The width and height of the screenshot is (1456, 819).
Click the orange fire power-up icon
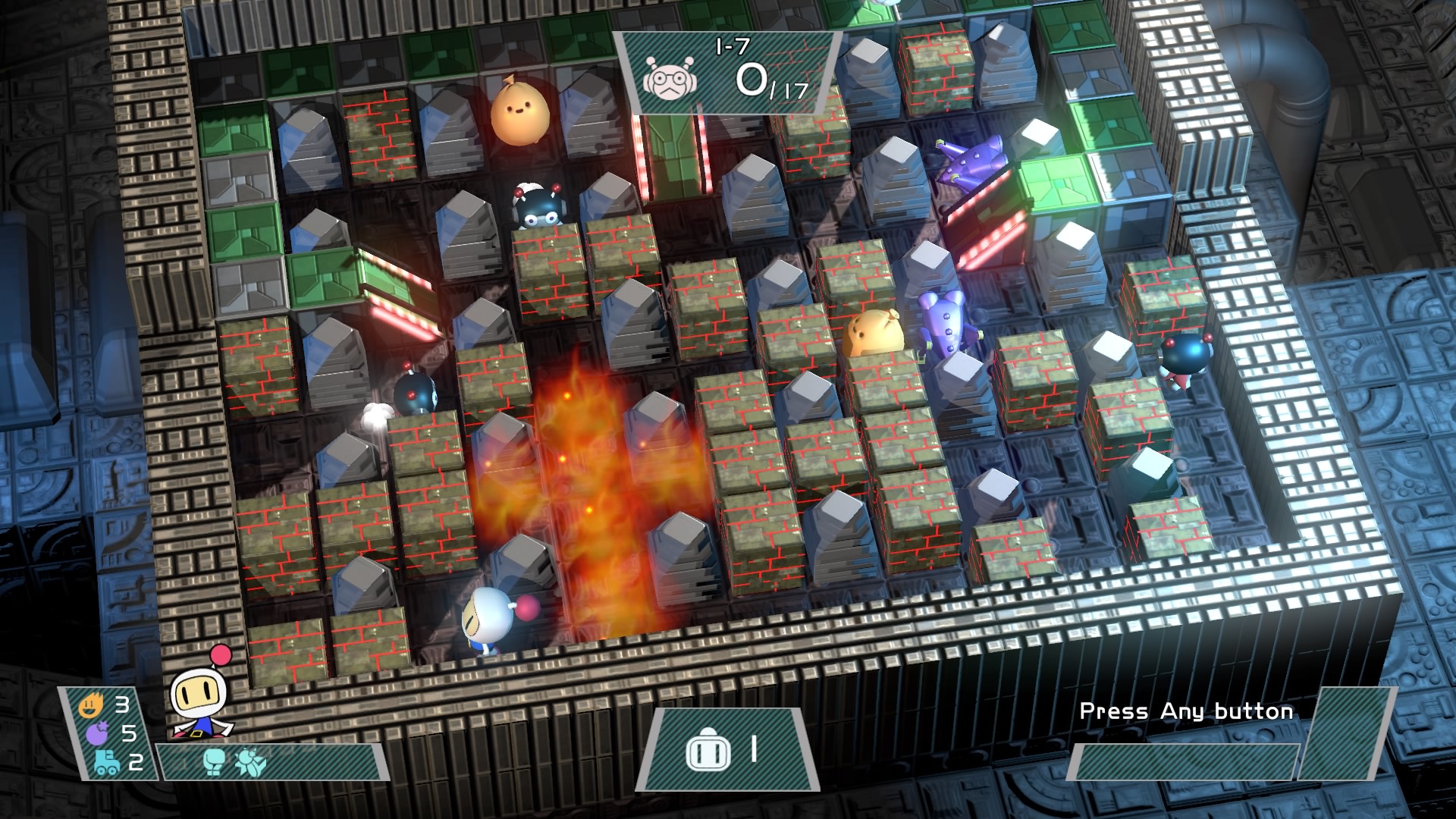click(90, 707)
